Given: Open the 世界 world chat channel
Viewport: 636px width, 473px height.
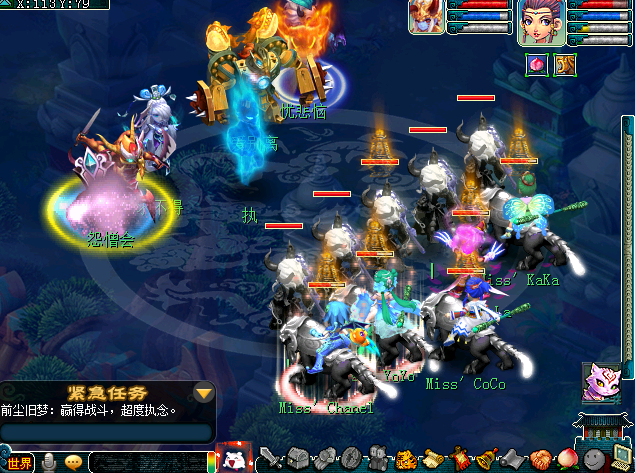Looking at the screenshot, I should 19,462.
